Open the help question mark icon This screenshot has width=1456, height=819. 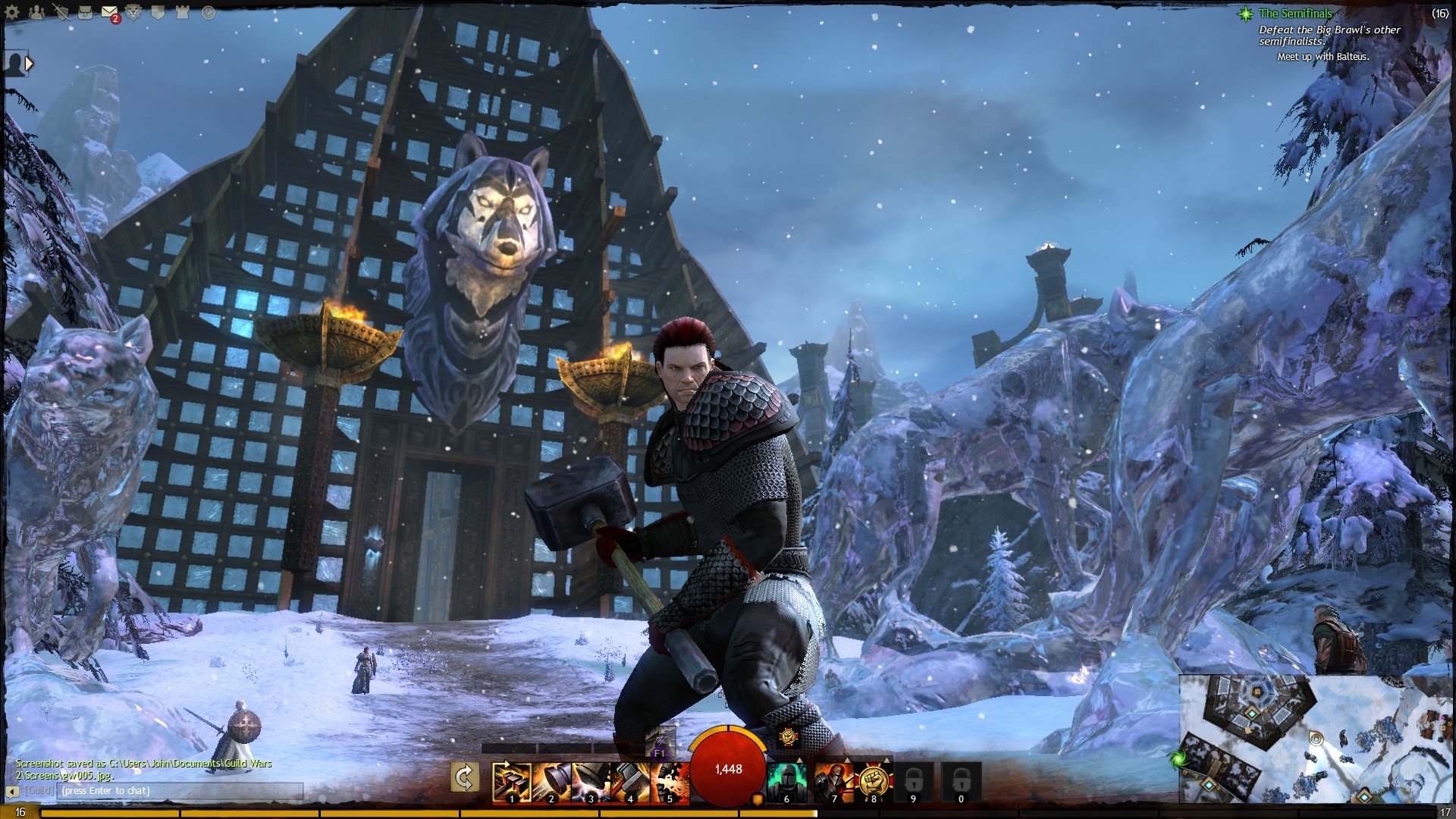(208, 12)
